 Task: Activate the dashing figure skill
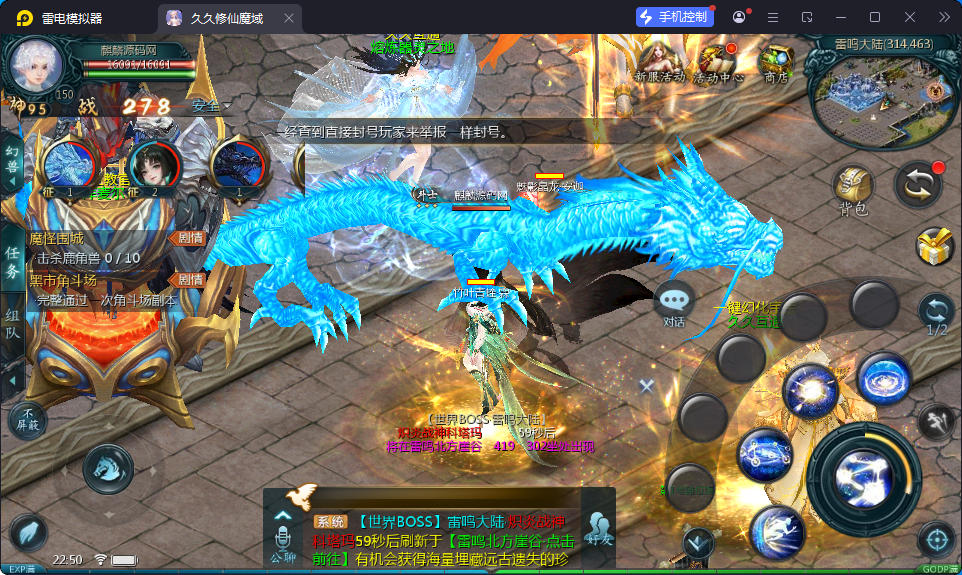click(776, 531)
